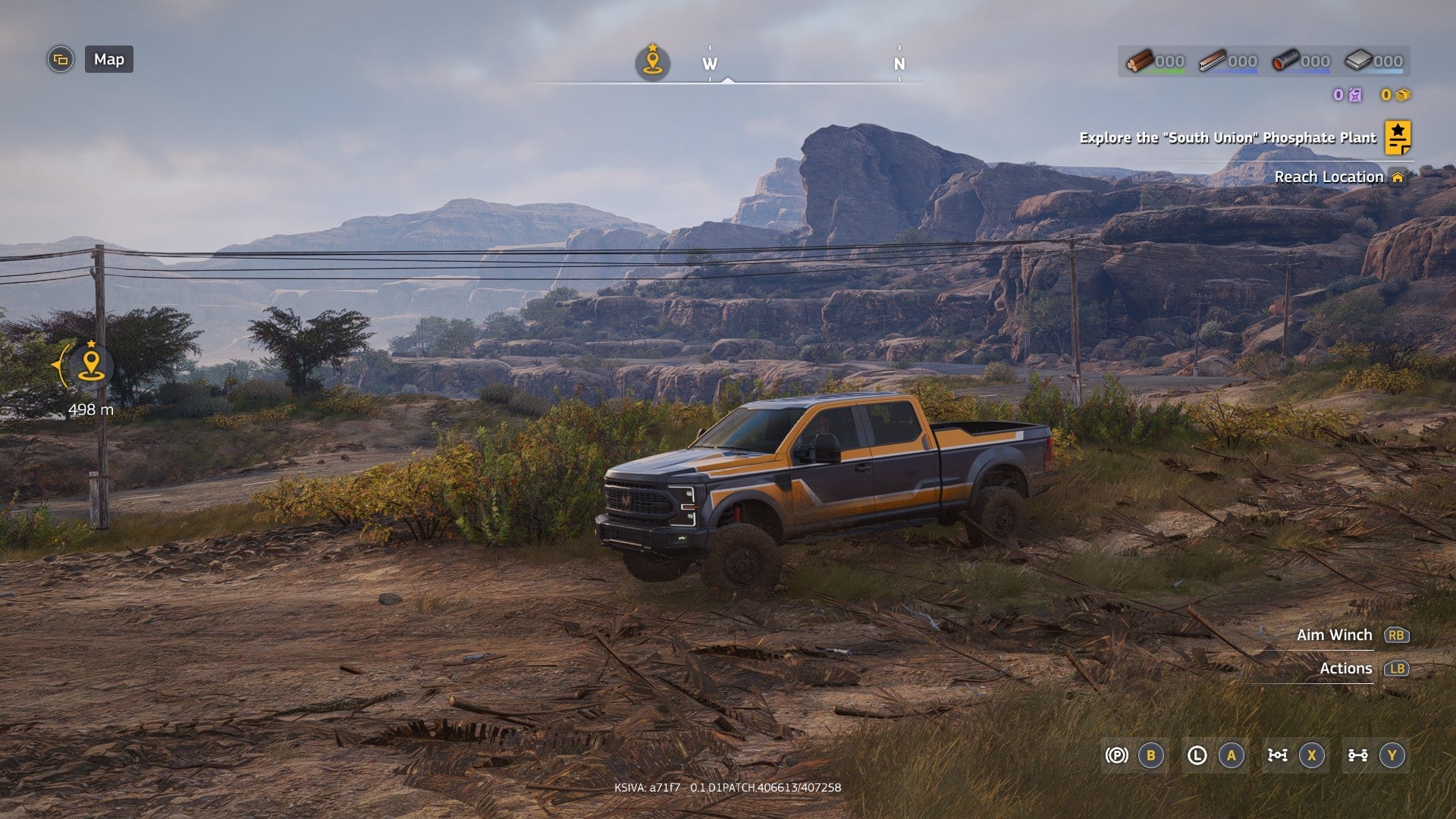
Task: Click the metal sheets resource icon
Action: point(1360,61)
